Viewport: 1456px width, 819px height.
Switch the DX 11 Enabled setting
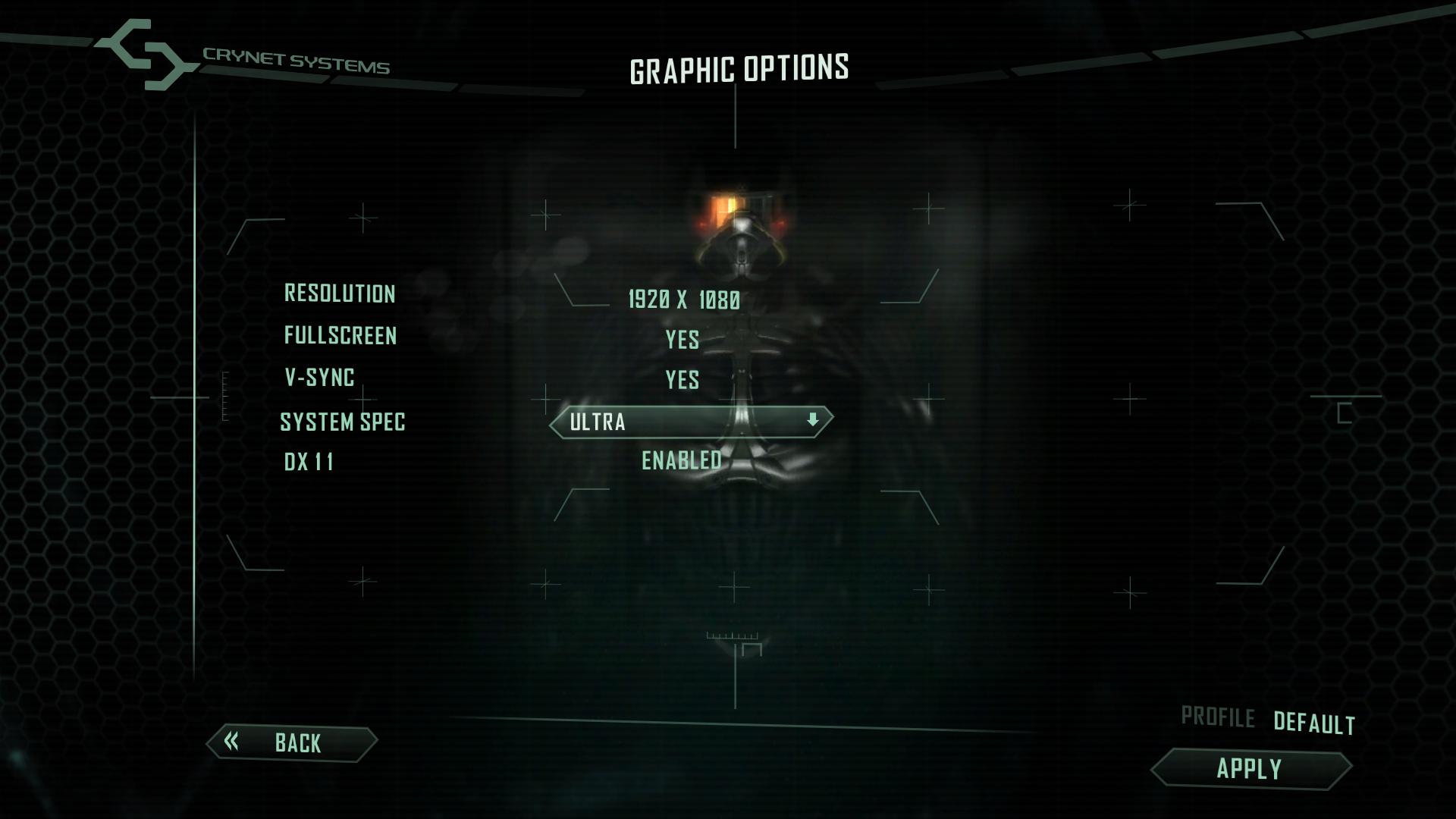[682, 460]
